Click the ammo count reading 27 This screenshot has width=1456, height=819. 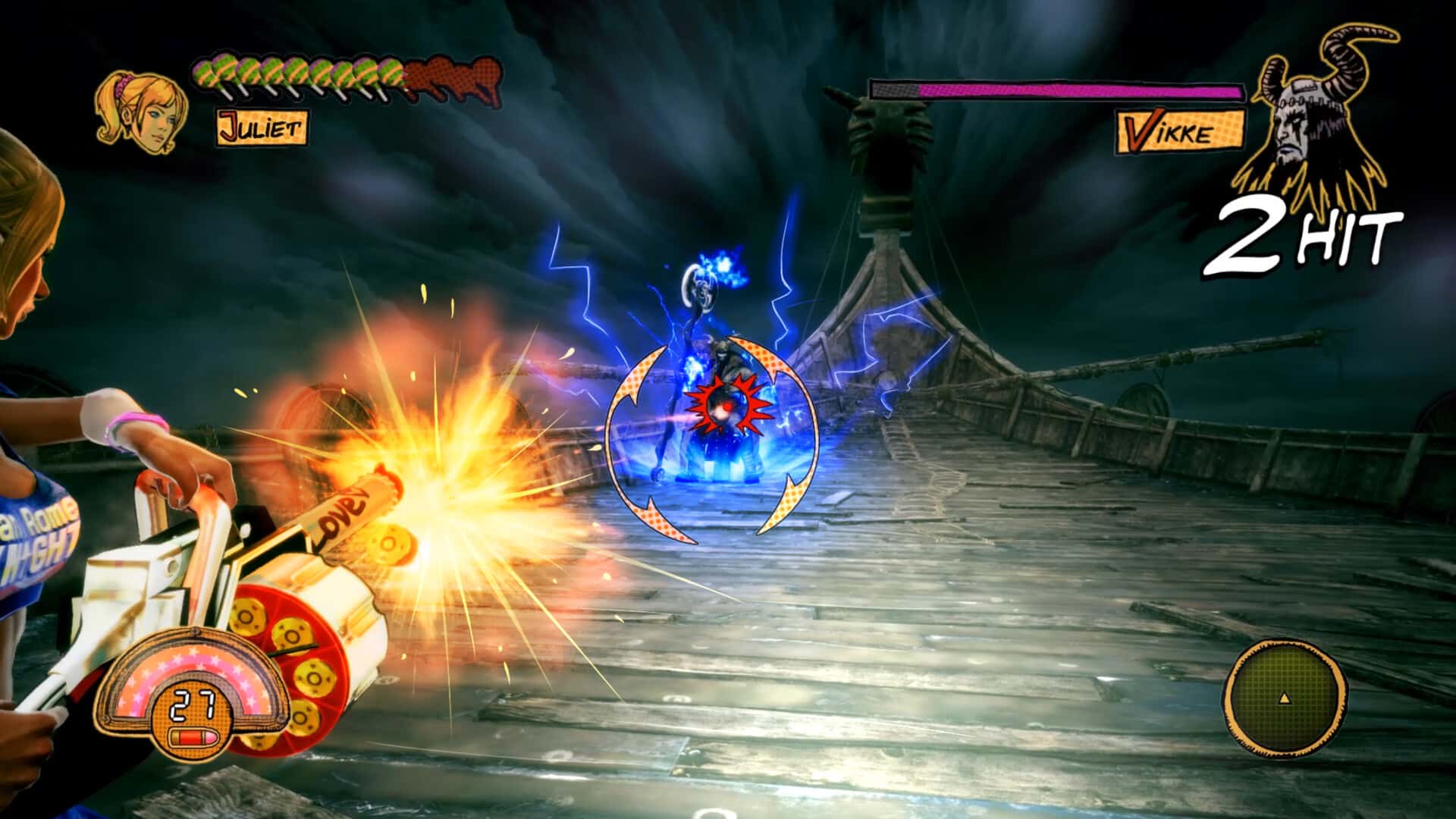coord(196,707)
